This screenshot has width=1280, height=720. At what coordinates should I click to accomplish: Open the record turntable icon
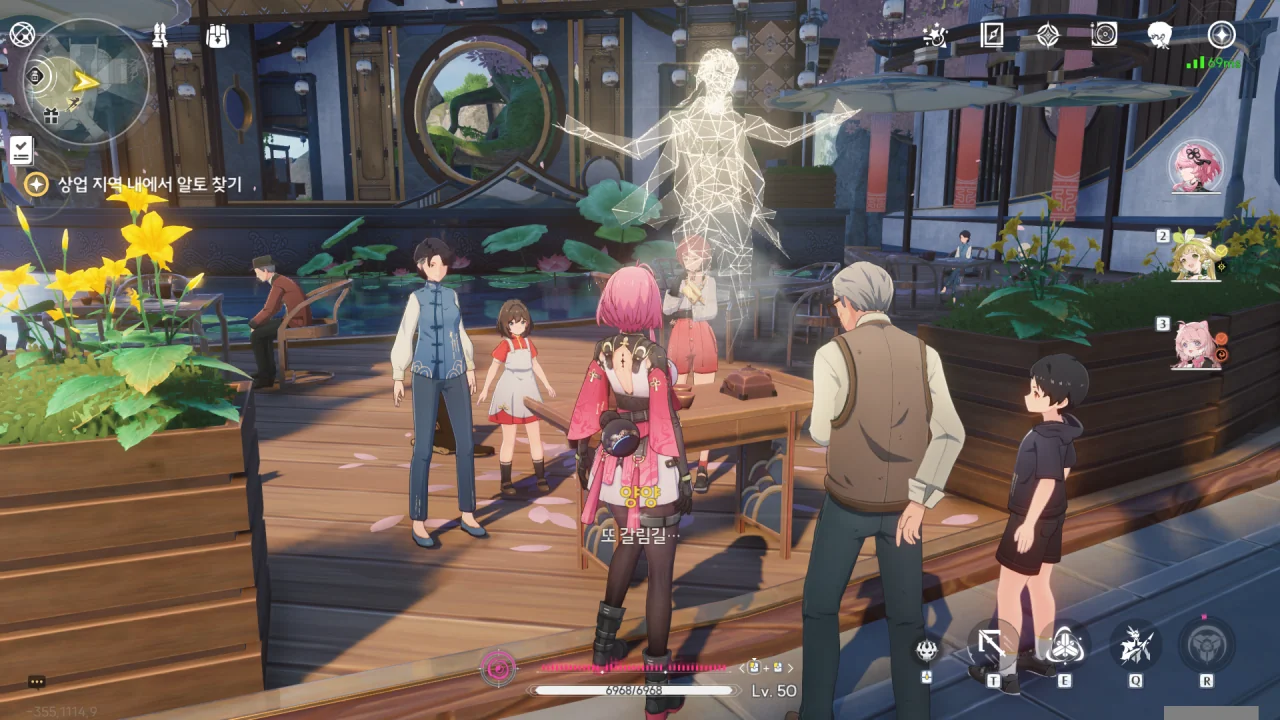tap(1104, 35)
